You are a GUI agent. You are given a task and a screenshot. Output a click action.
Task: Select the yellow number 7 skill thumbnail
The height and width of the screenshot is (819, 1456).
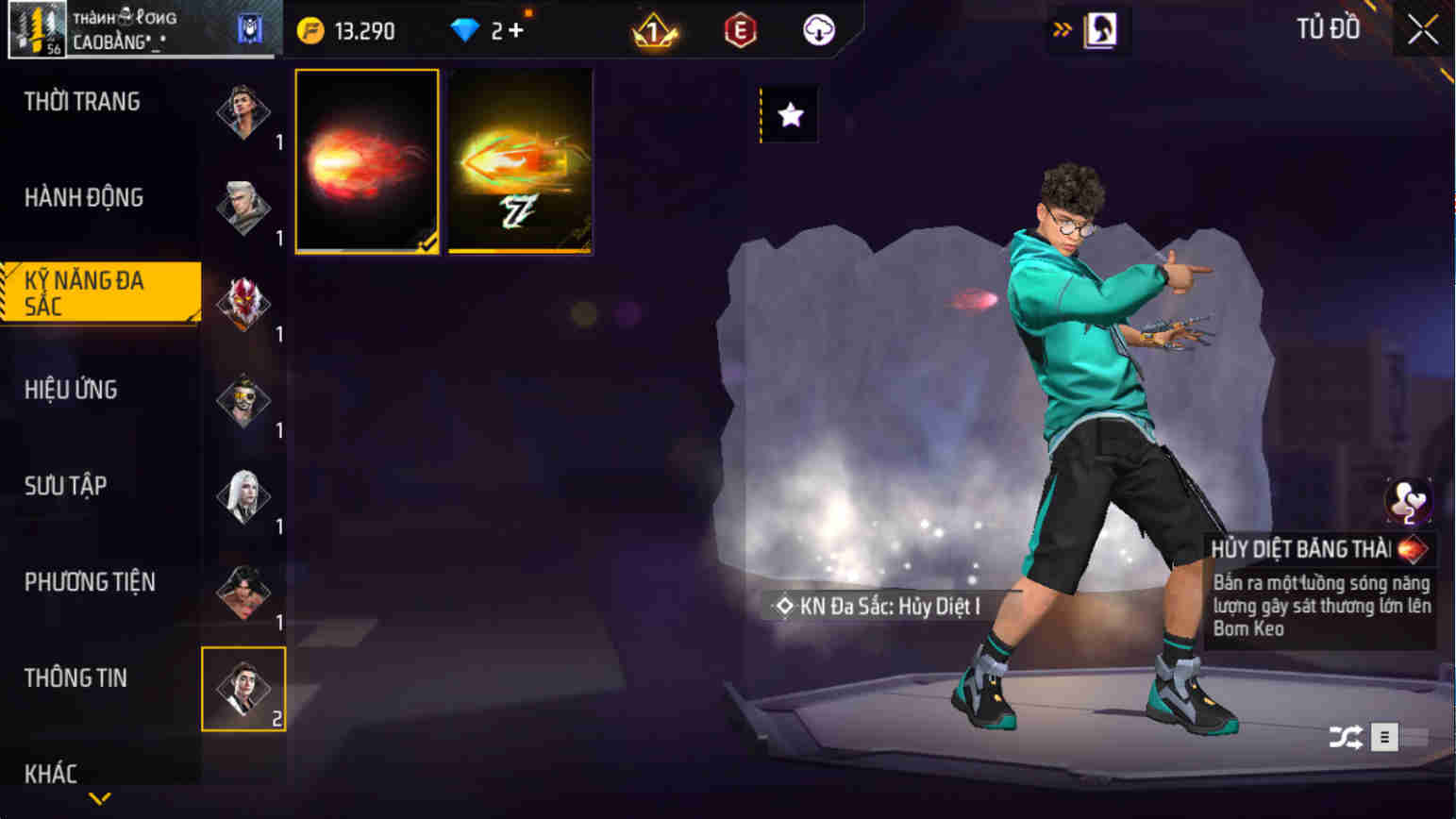tap(522, 159)
